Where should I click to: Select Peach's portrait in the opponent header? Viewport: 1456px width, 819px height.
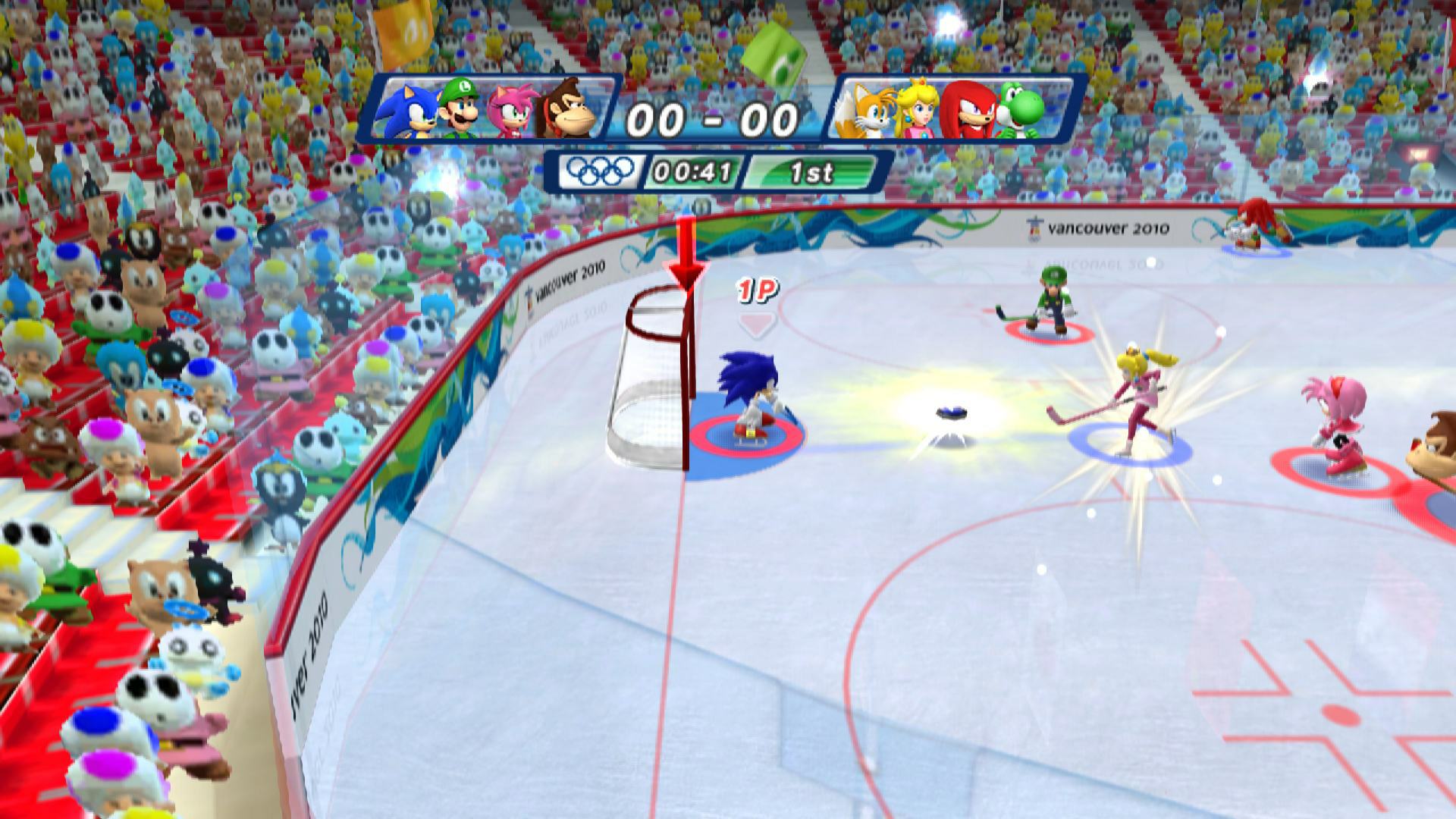(x=918, y=112)
